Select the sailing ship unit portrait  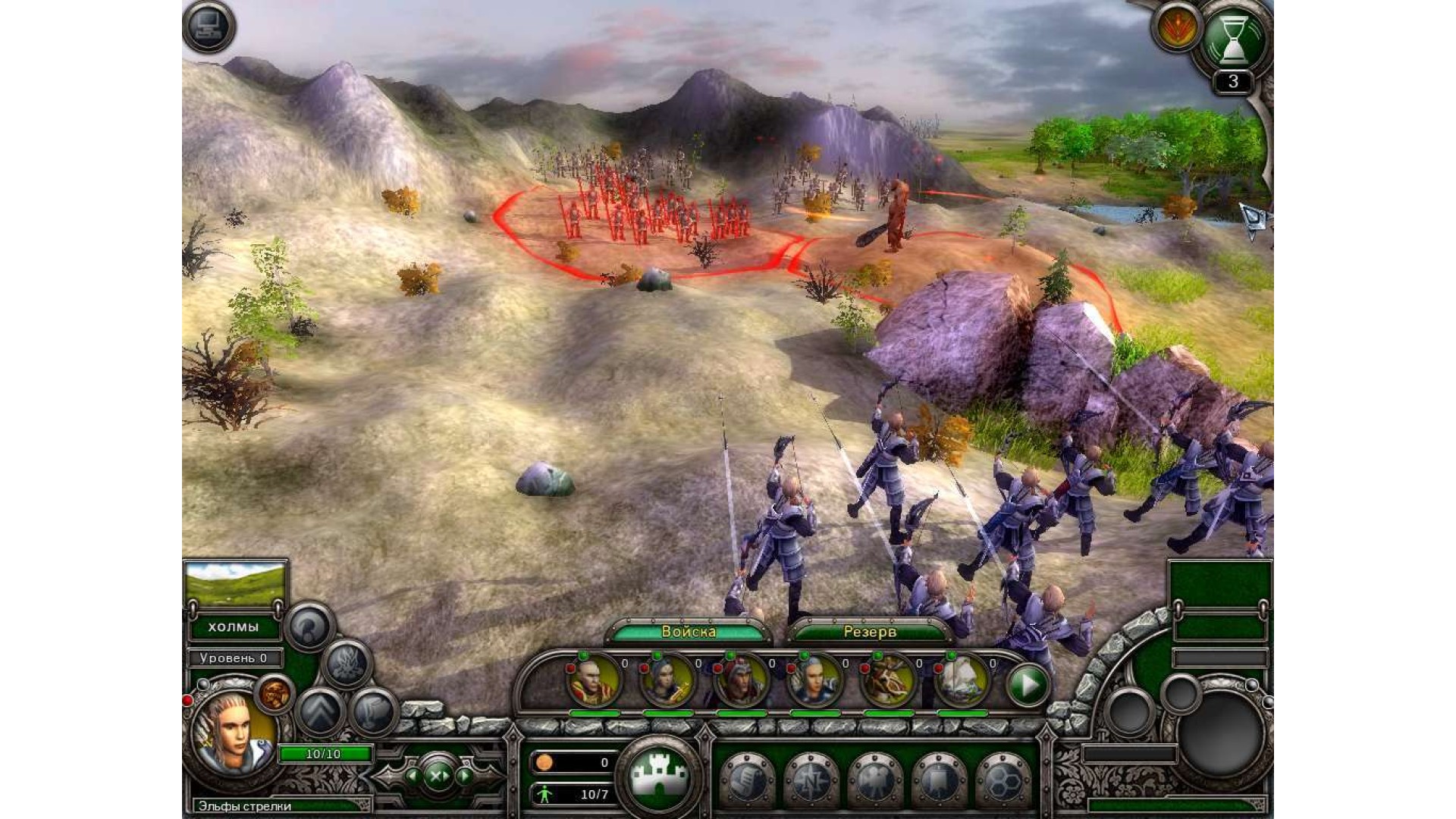click(x=962, y=681)
